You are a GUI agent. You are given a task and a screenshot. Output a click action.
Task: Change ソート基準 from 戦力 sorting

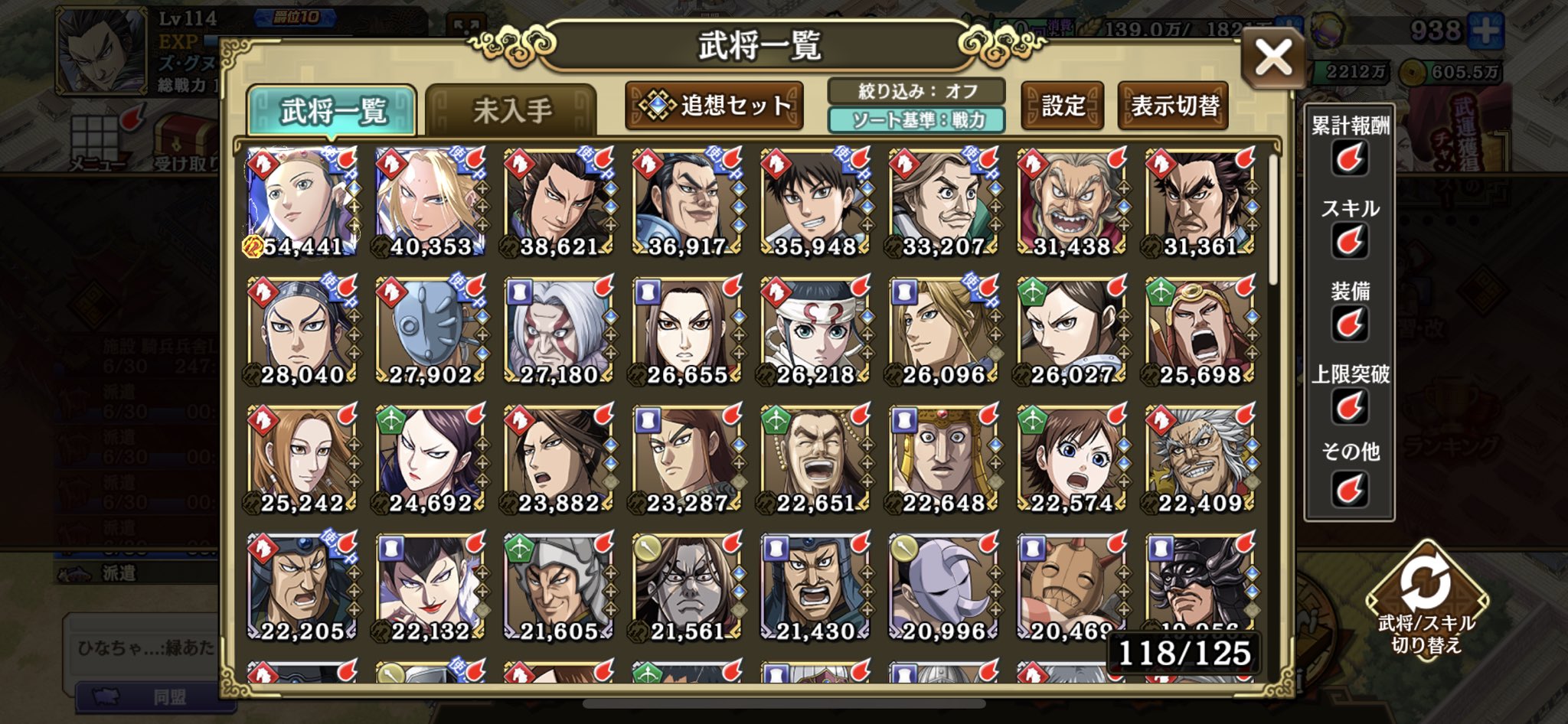916,121
